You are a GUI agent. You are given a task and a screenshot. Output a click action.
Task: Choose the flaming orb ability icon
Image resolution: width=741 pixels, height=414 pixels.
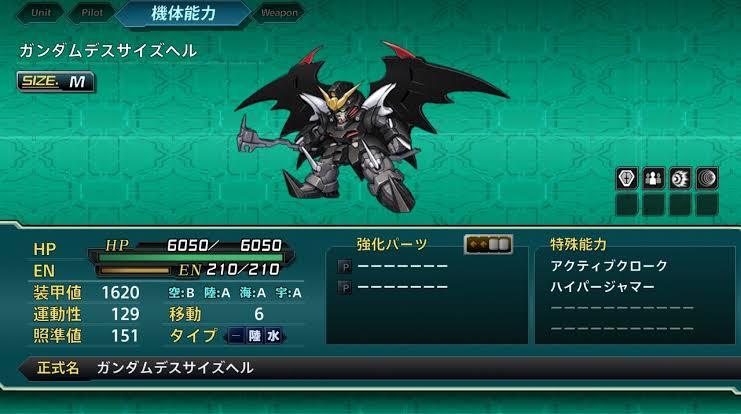680,179
